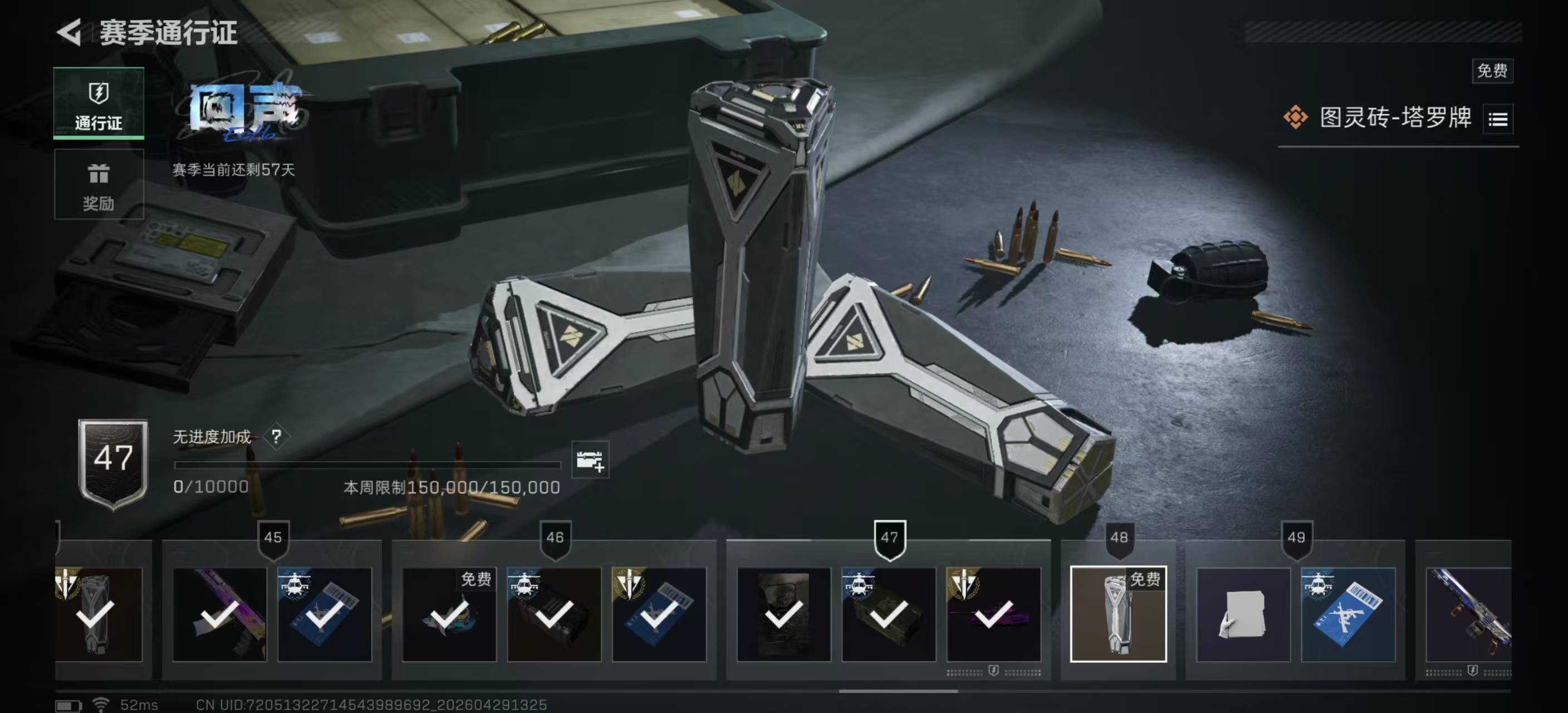
Task: Go back from the 赛季通行证 screen
Action: [x=69, y=32]
